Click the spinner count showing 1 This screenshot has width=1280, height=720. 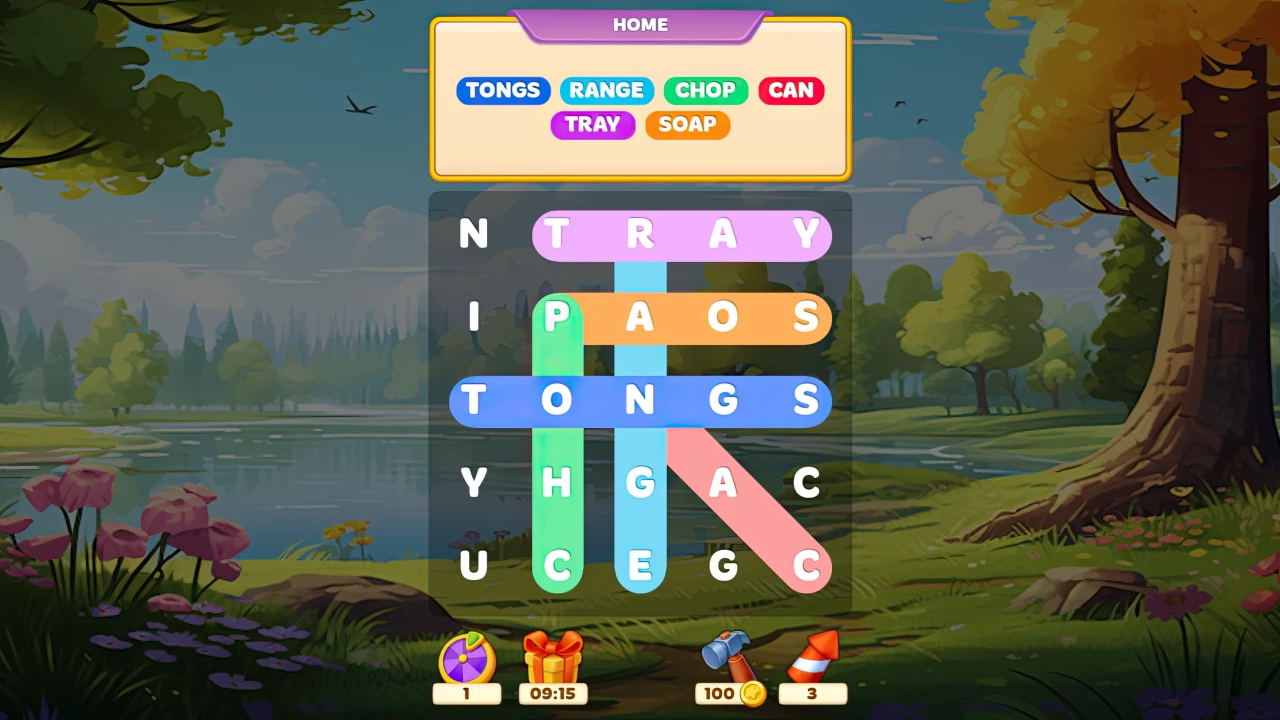467,693
